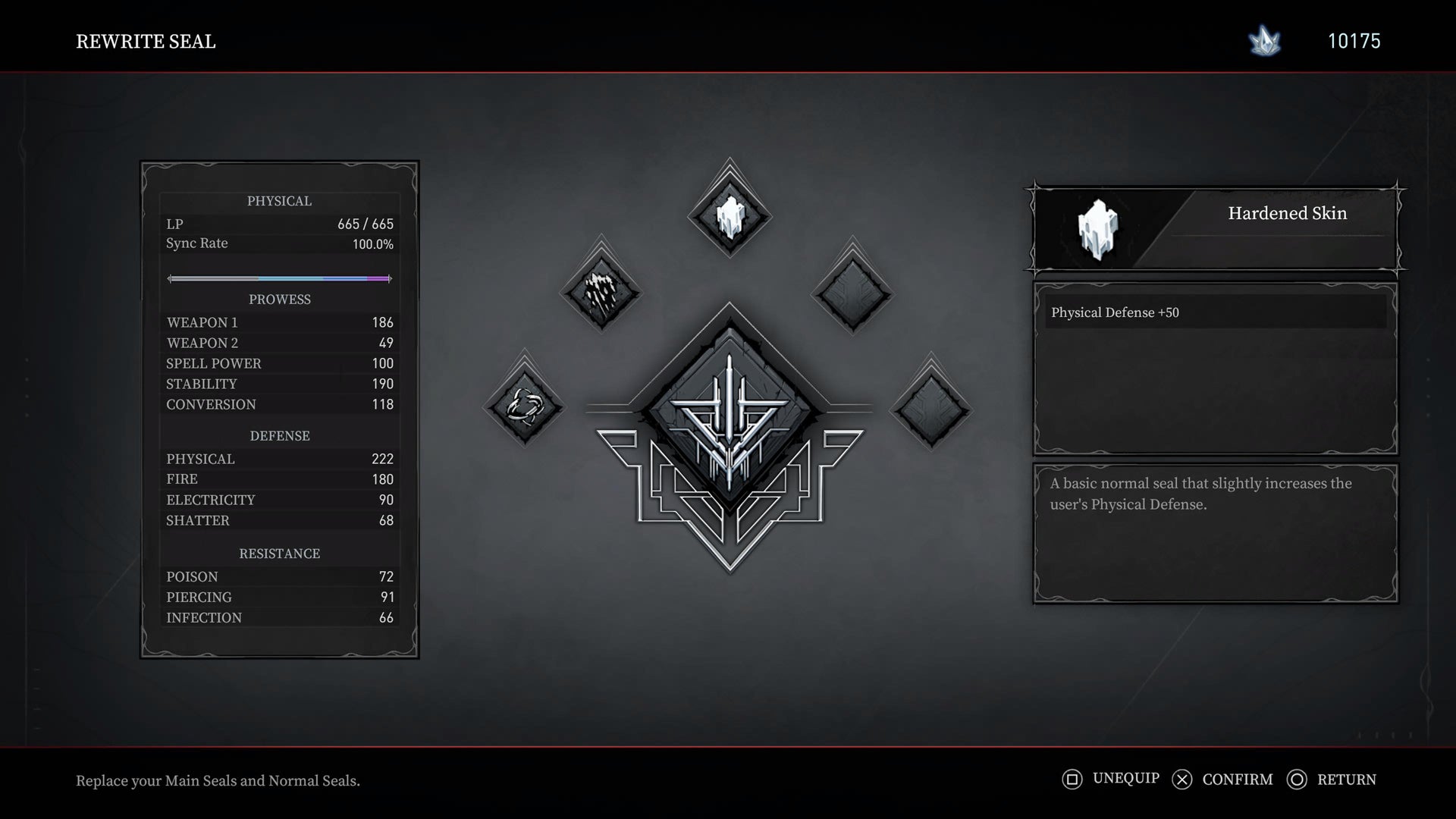The height and width of the screenshot is (819, 1456).
Task: Click the empty lower-right seal slot
Action: [x=931, y=407]
